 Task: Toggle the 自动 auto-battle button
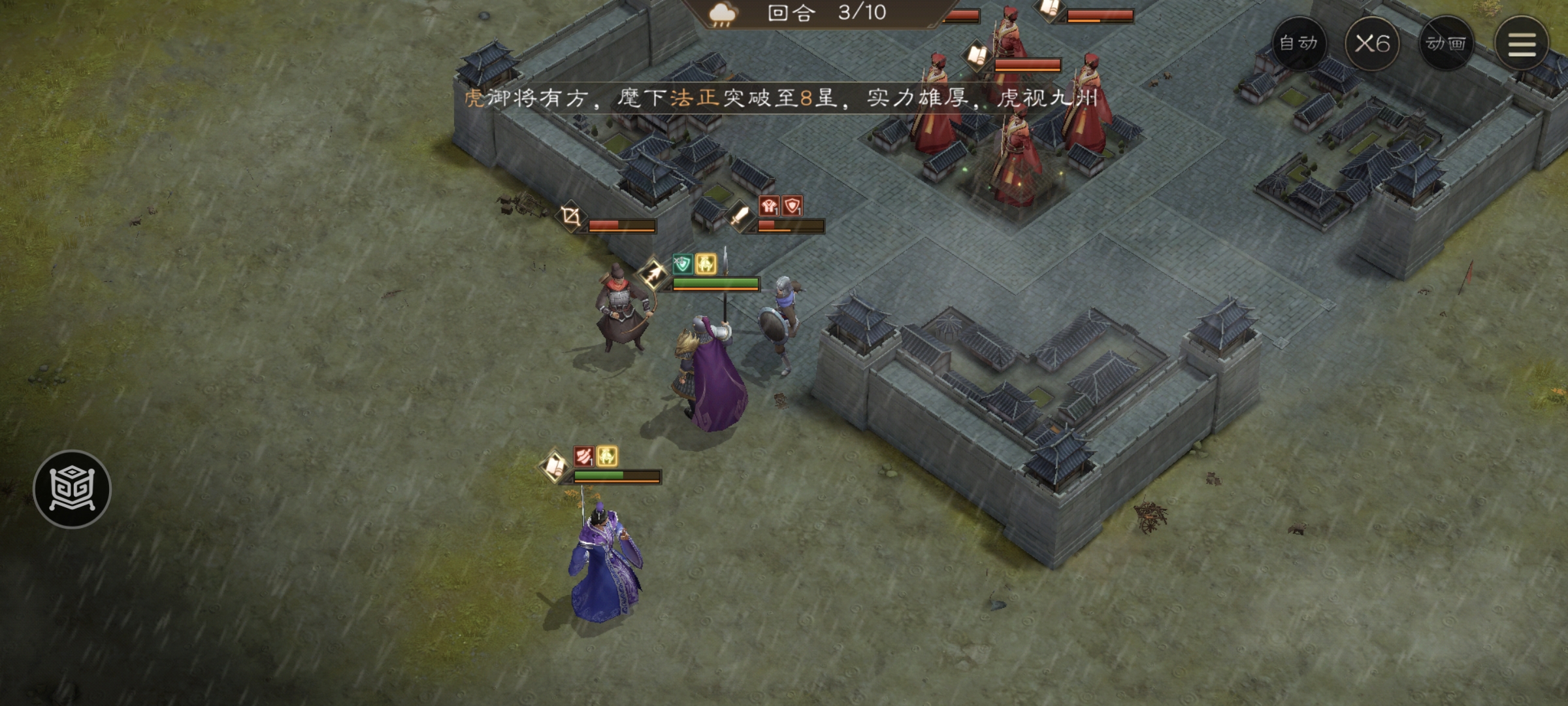pos(1298,44)
